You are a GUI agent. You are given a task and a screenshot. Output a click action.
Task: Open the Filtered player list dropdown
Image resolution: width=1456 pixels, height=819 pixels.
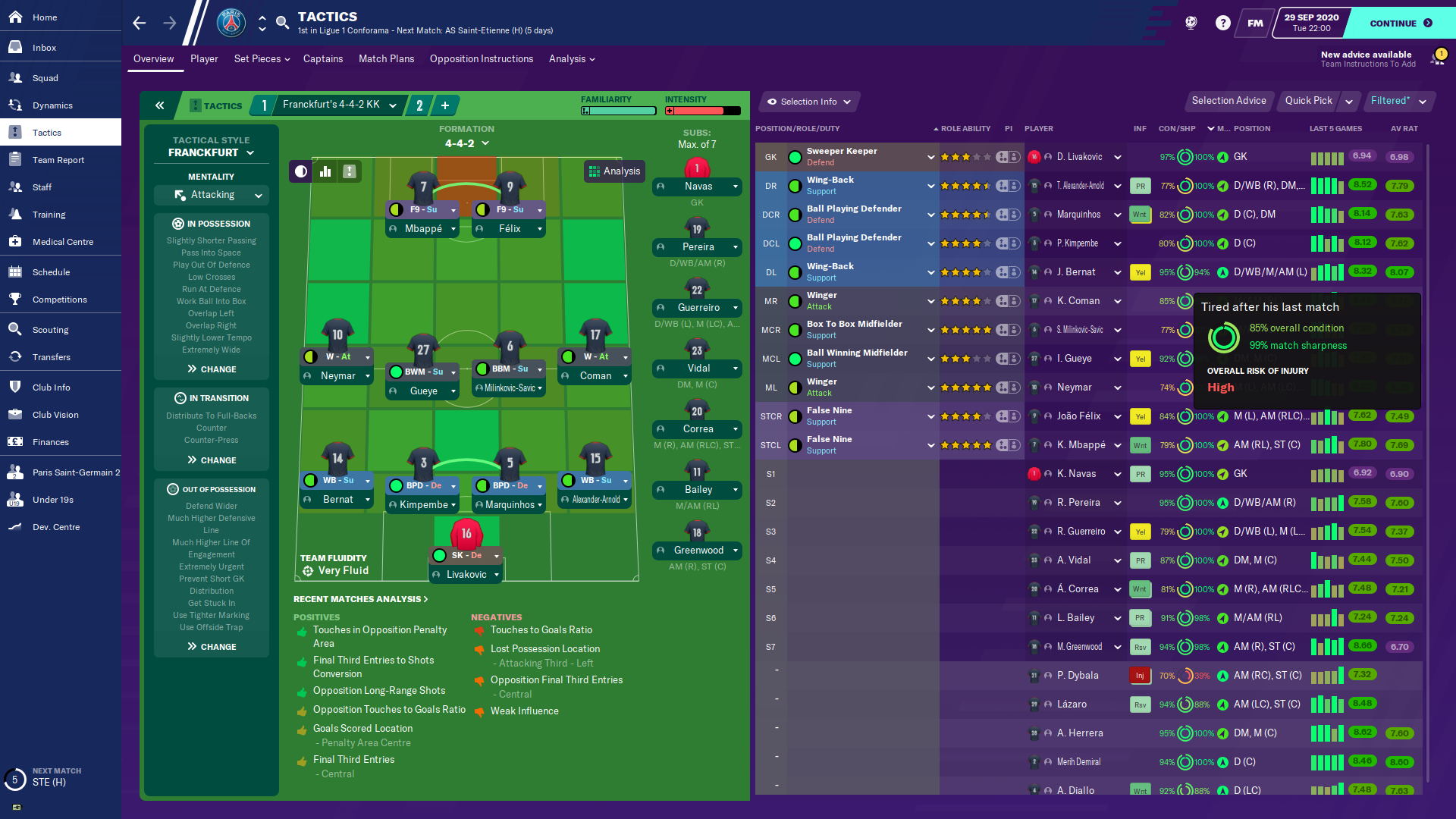(1398, 101)
